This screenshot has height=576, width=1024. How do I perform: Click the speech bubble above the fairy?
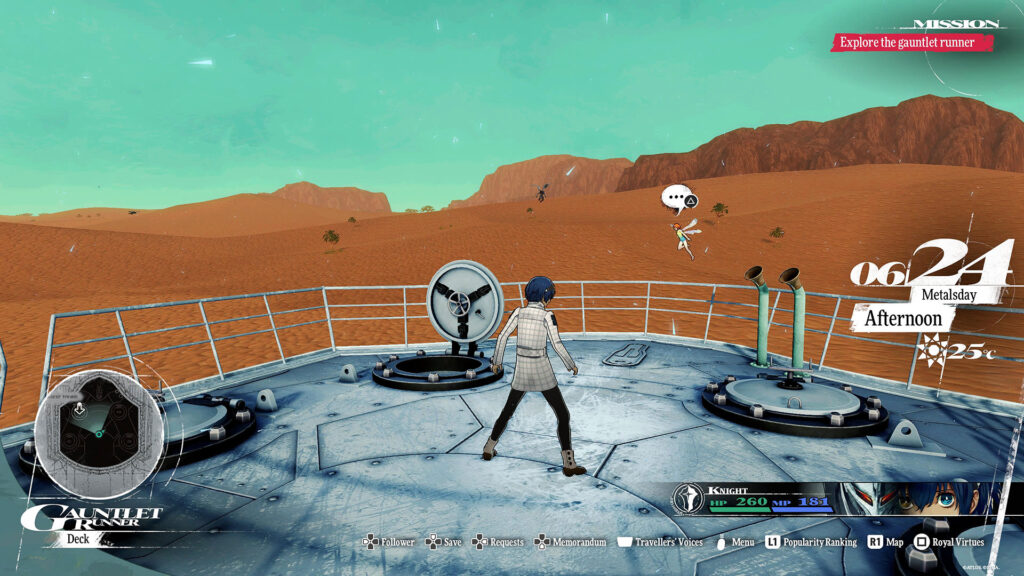(x=679, y=199)
